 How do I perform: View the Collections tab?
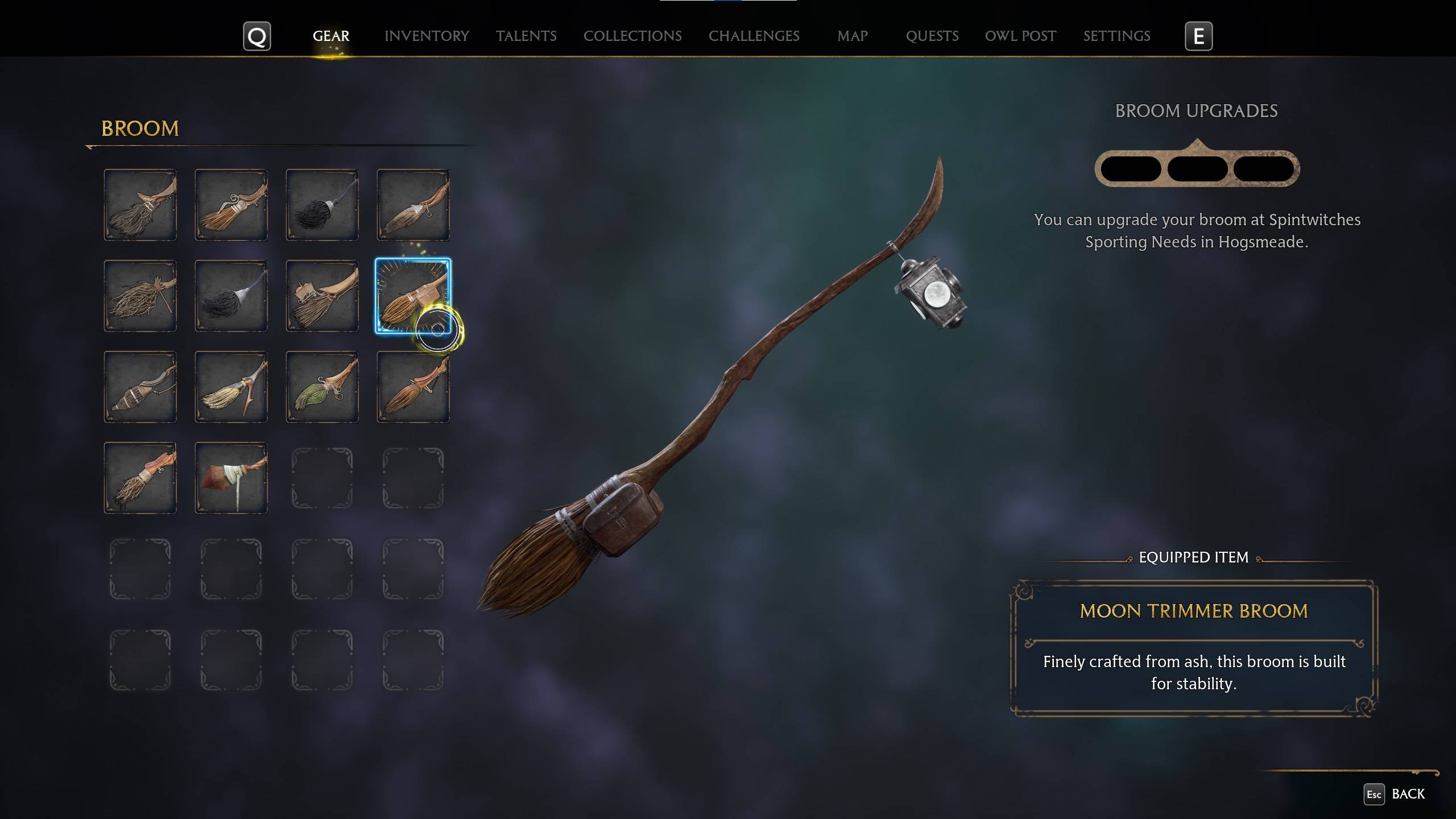(632, 36)
